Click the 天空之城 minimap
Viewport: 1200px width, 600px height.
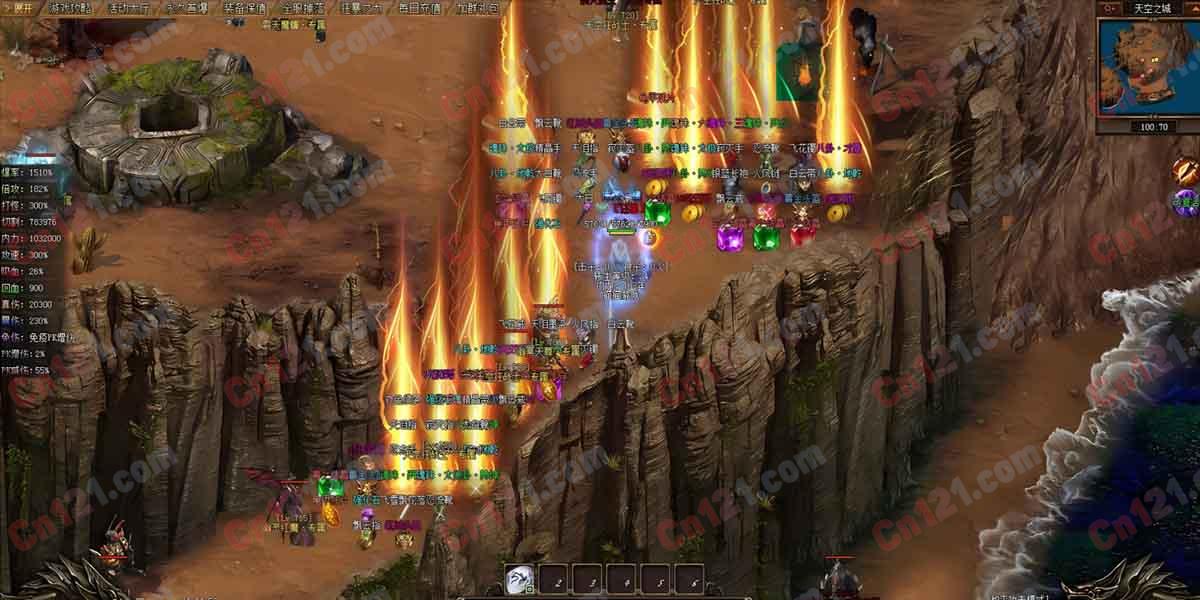(1147, 65)
